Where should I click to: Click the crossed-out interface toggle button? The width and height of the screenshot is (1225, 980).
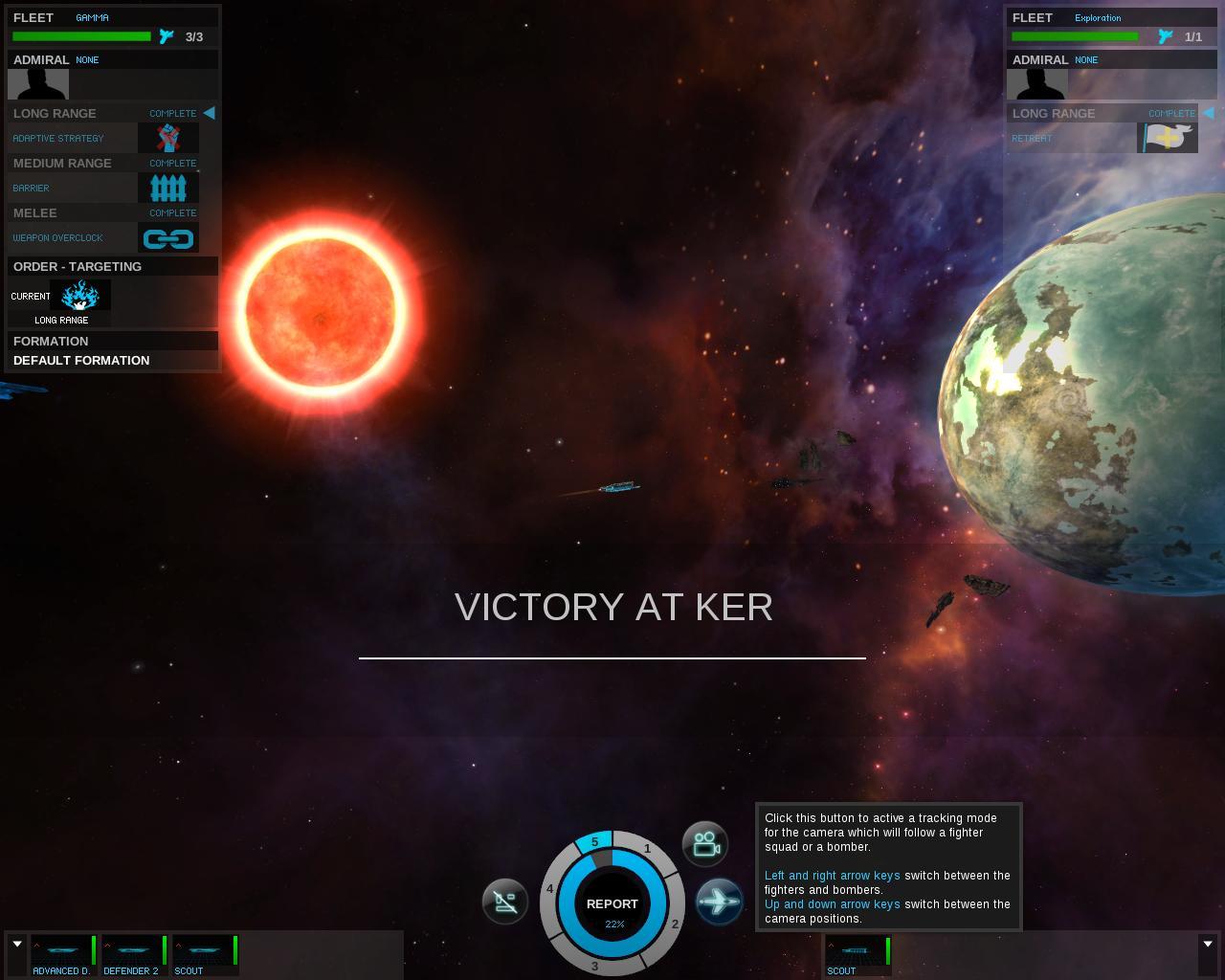[505, 902]
